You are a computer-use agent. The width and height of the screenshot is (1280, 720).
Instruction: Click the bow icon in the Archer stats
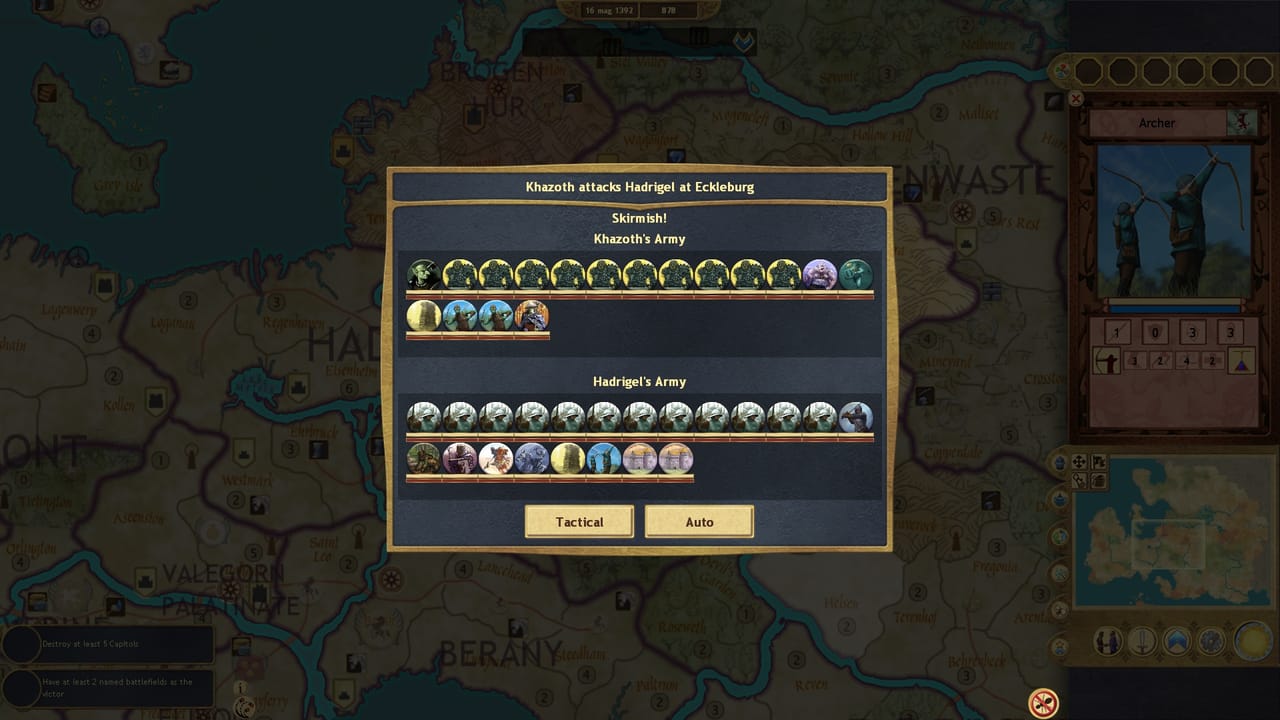(1107, 360)
